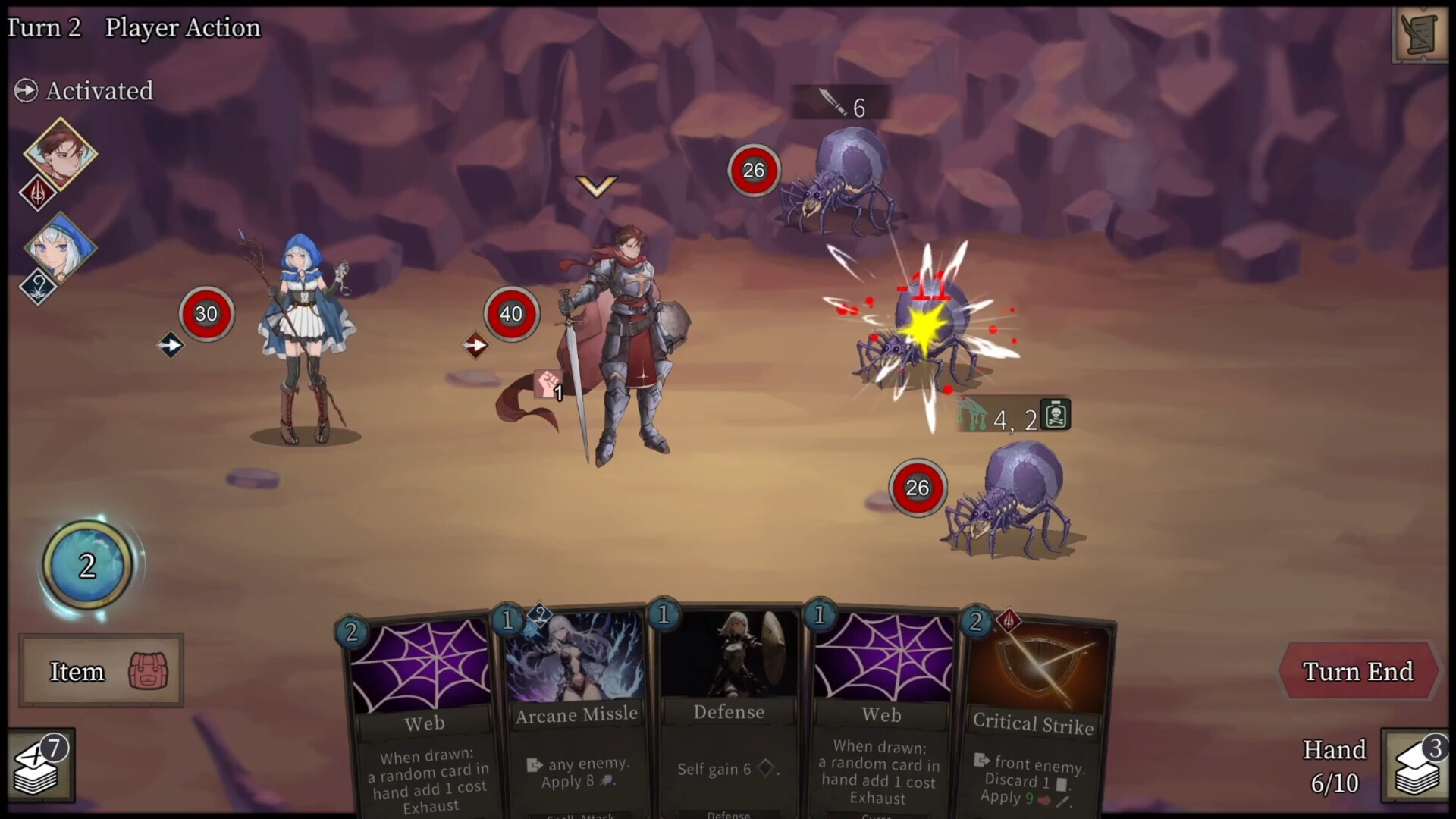Screen dimensions: 1456x819
Task: Open the battle log scroll icon
Action: 1420,34
